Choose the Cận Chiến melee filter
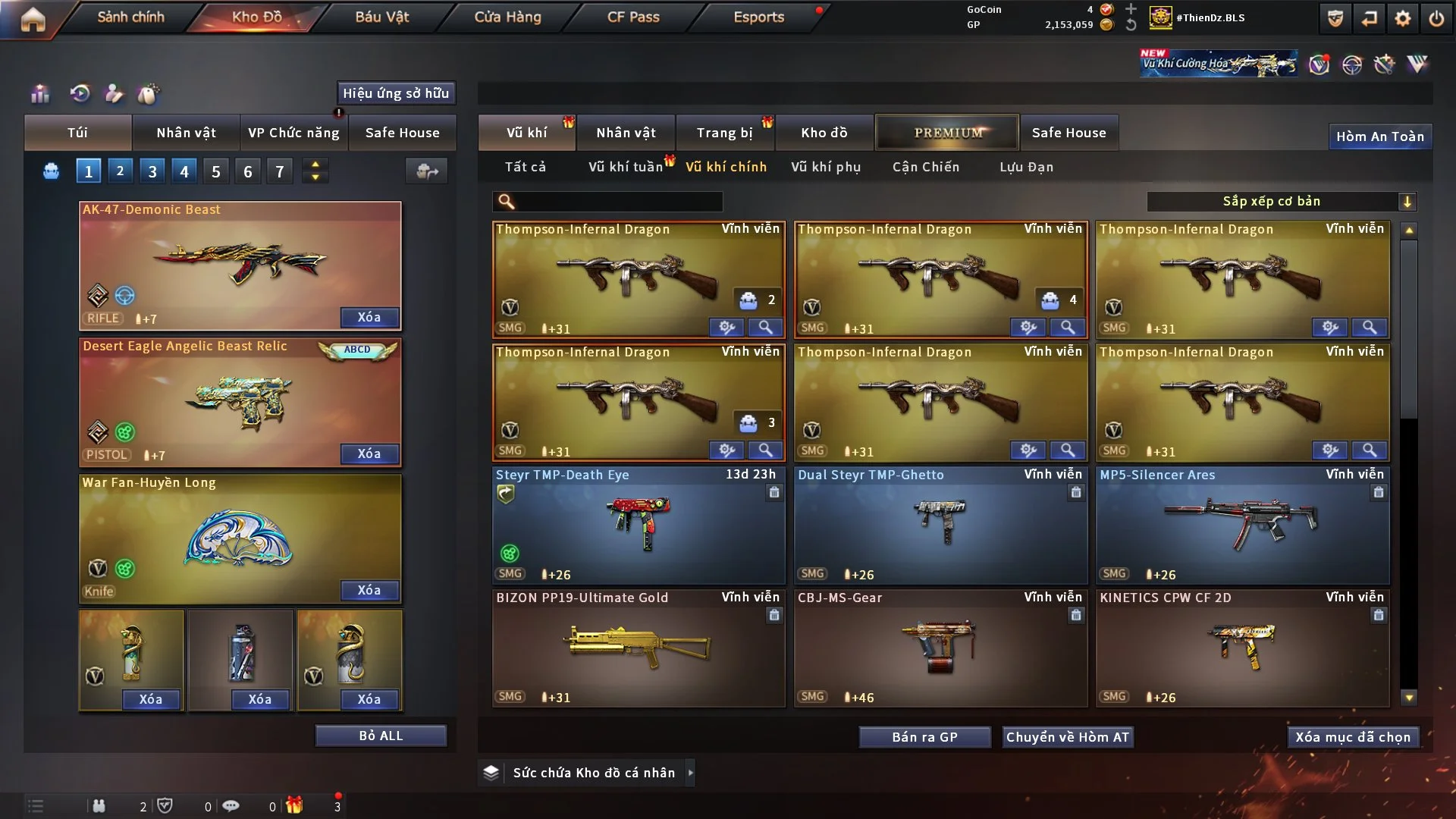The width and height of the screenshot is (1456, 819). pyautogui.click(x=926, y=167)
